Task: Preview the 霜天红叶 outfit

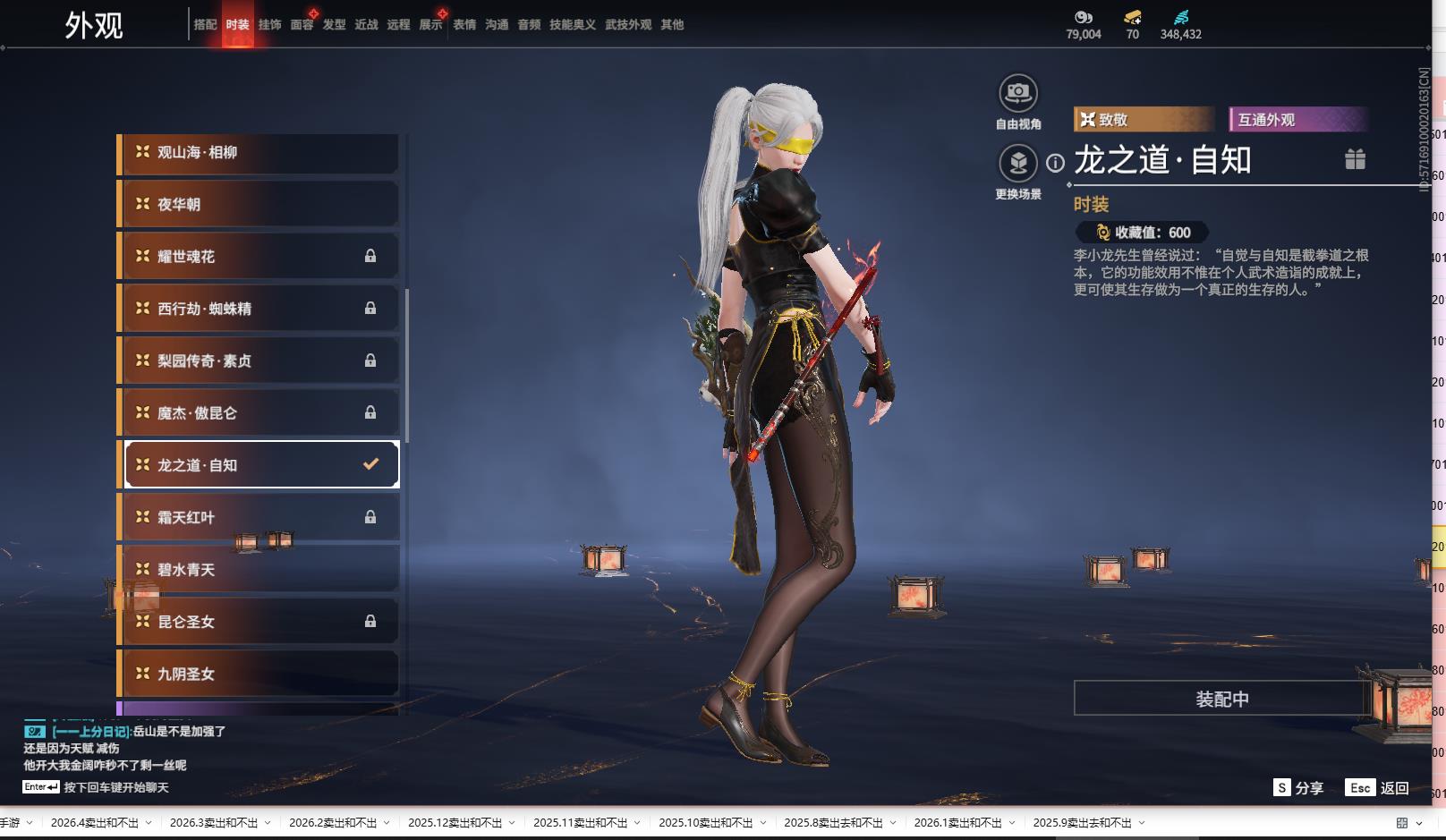Action: point(259,517)
